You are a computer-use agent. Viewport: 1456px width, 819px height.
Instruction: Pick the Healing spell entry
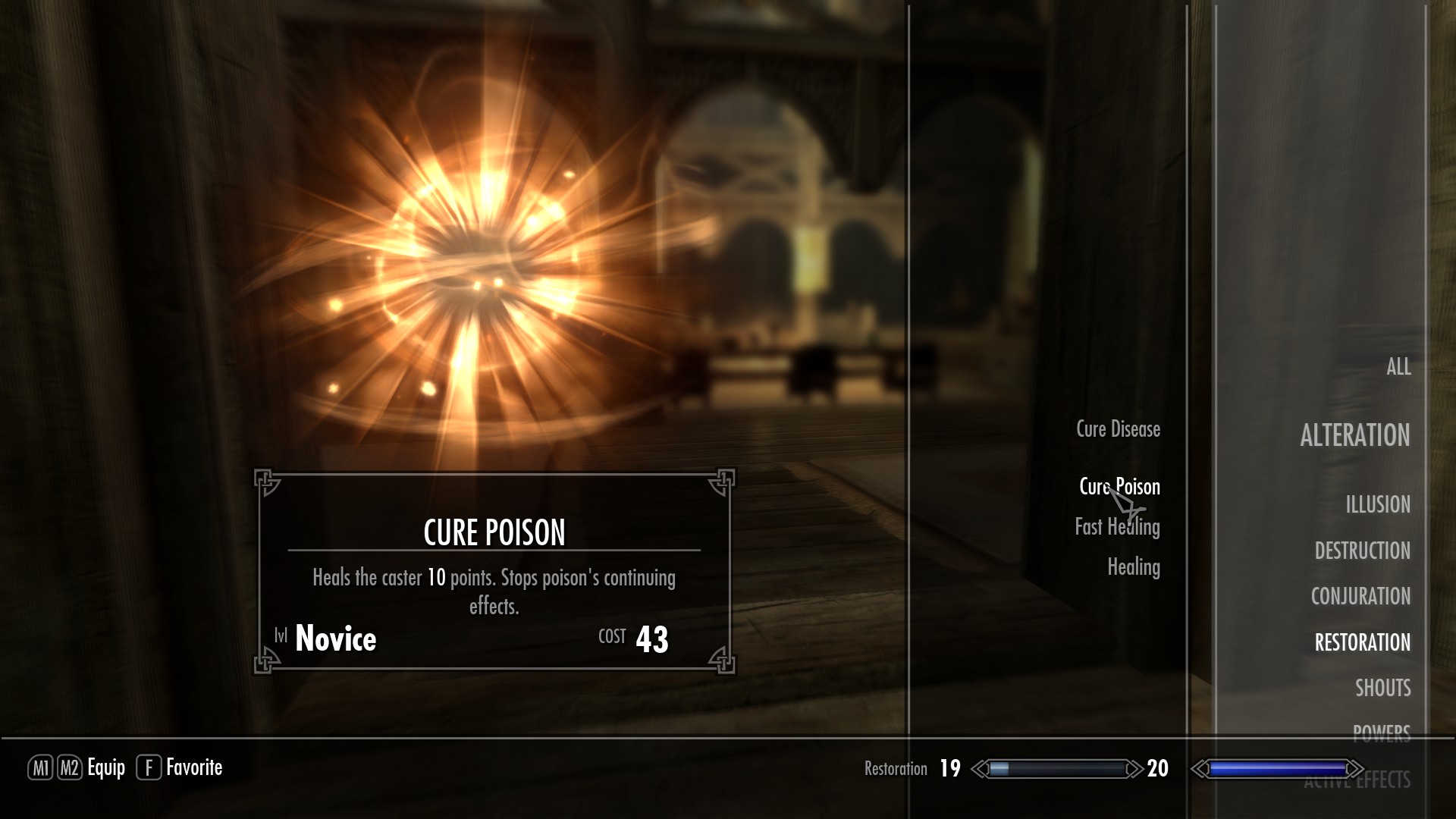pyautogui.click(x=1133, y=567)
